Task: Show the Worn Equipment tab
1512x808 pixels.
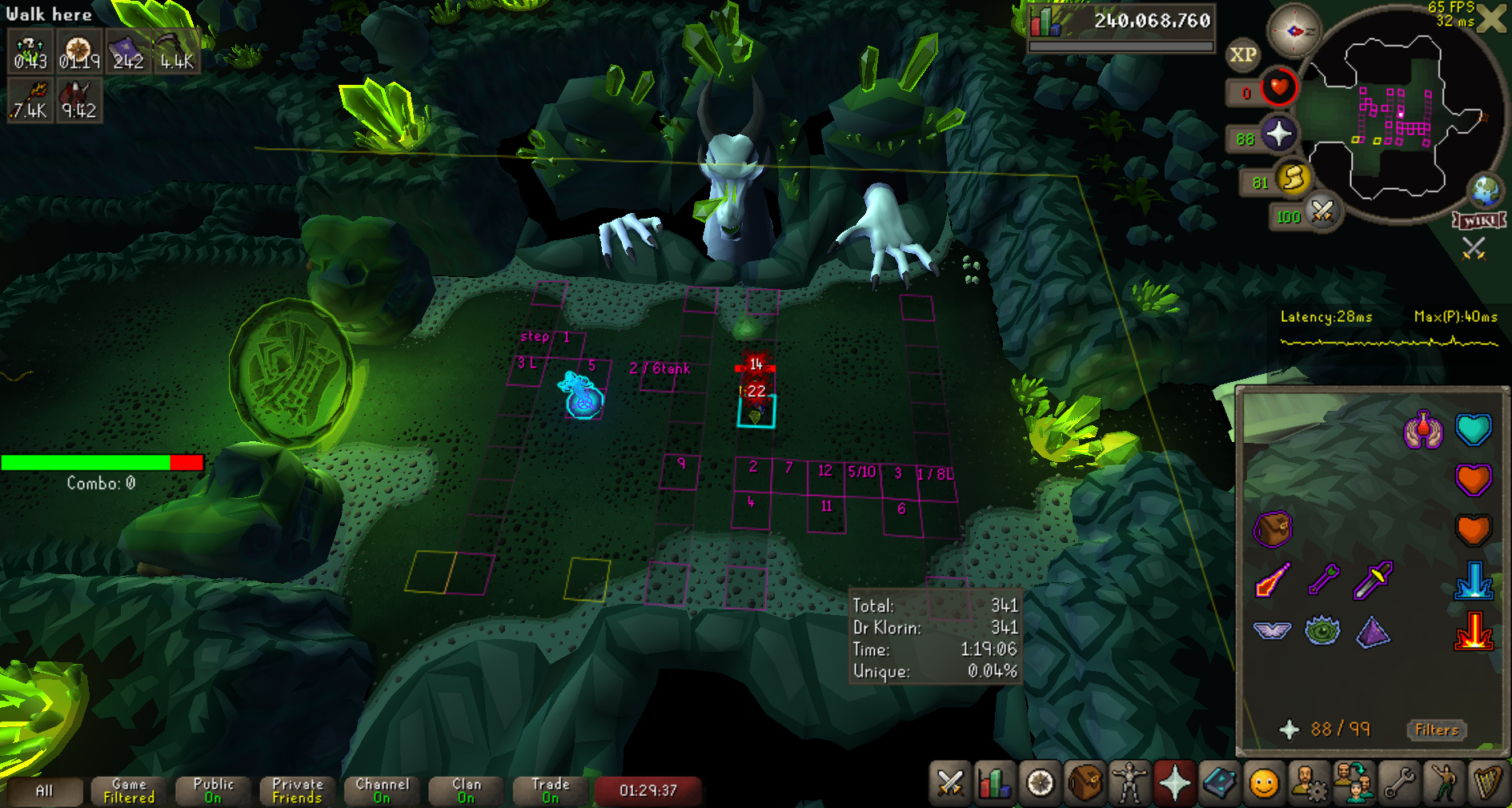Action: coord(1129,782)
